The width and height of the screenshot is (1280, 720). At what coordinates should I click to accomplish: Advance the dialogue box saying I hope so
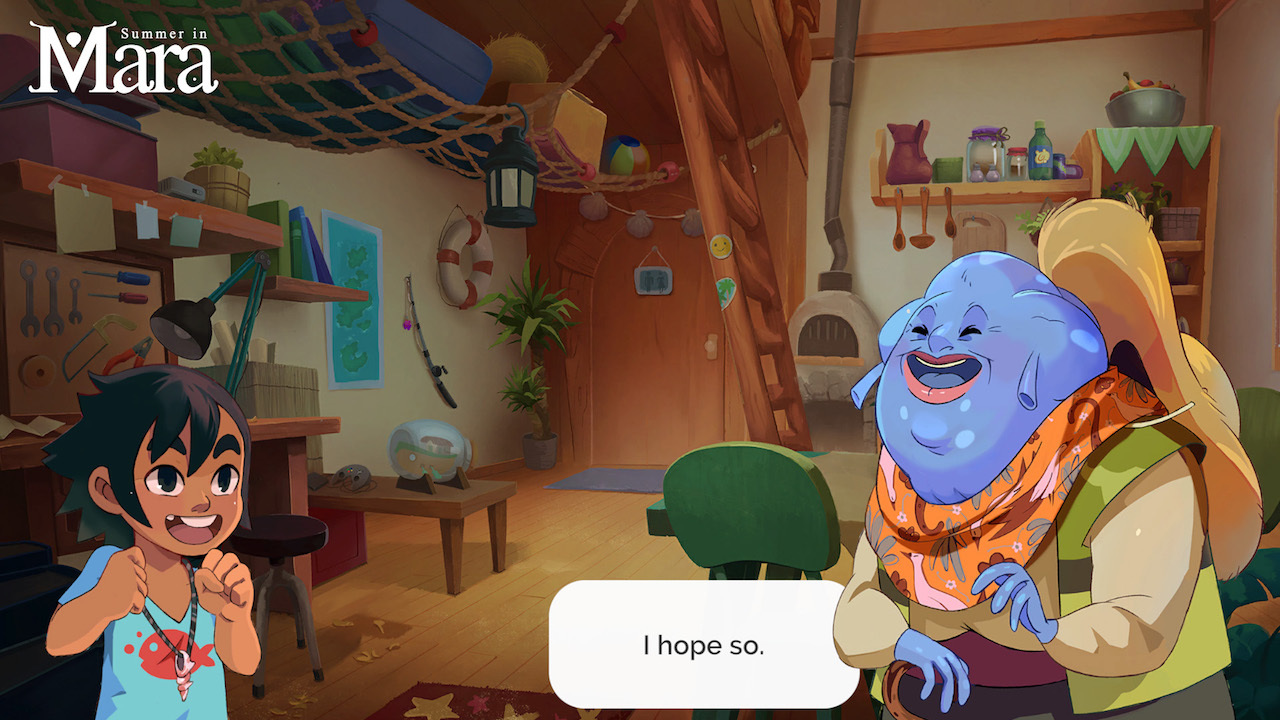click(x=700, y=645)
